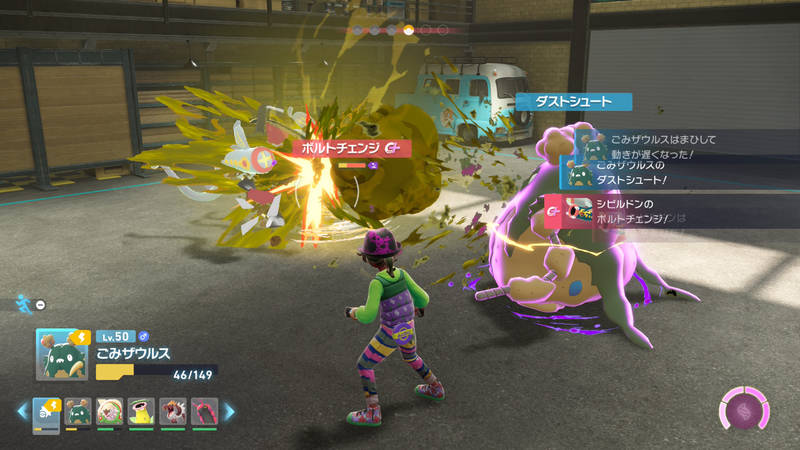The height and width of the screenshot is (450, 800).
Task: Choose the pink and white Pokémon party slot
Action: click(110, 411)
